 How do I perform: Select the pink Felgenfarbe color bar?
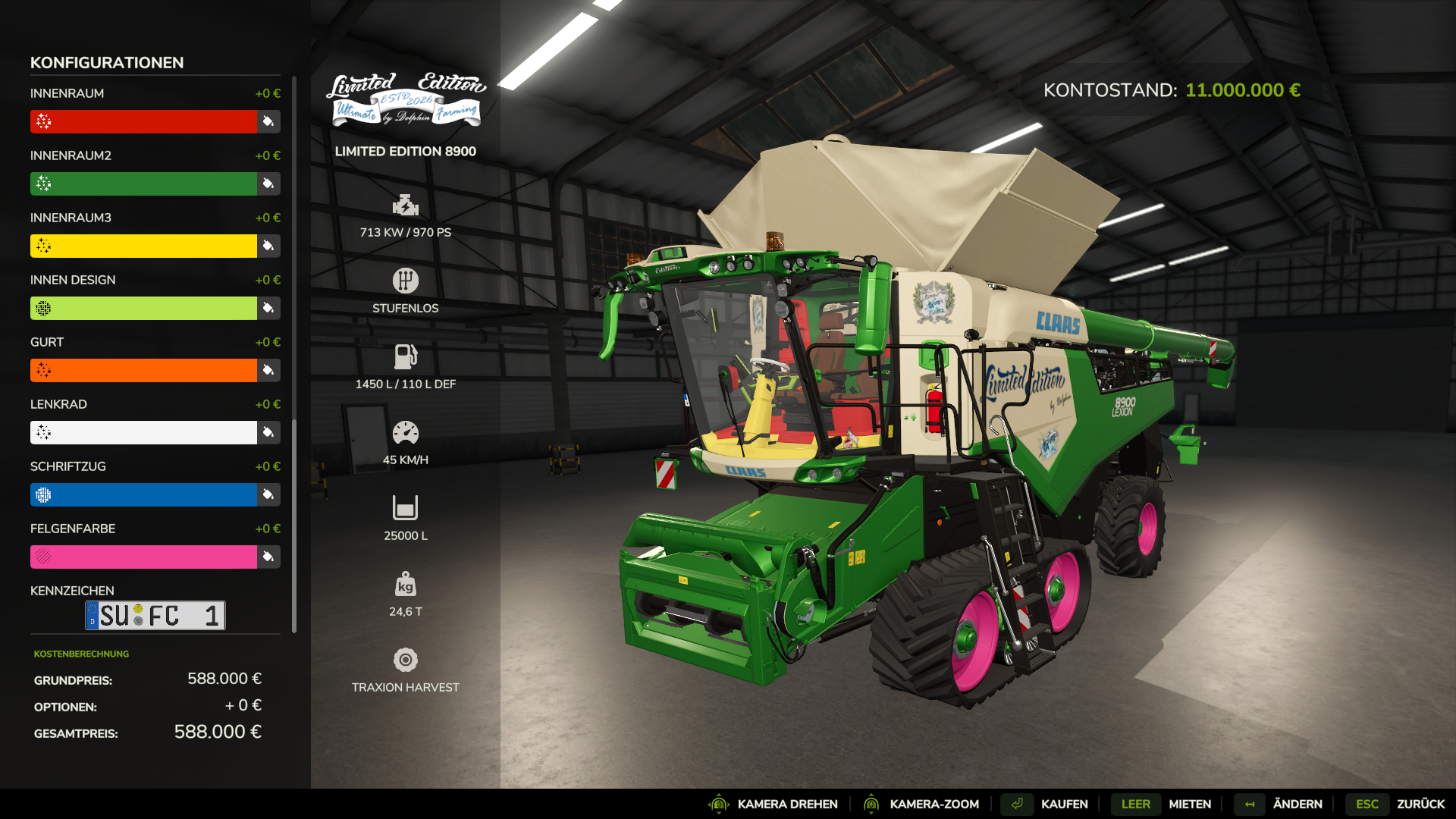[x=144, y=557]
